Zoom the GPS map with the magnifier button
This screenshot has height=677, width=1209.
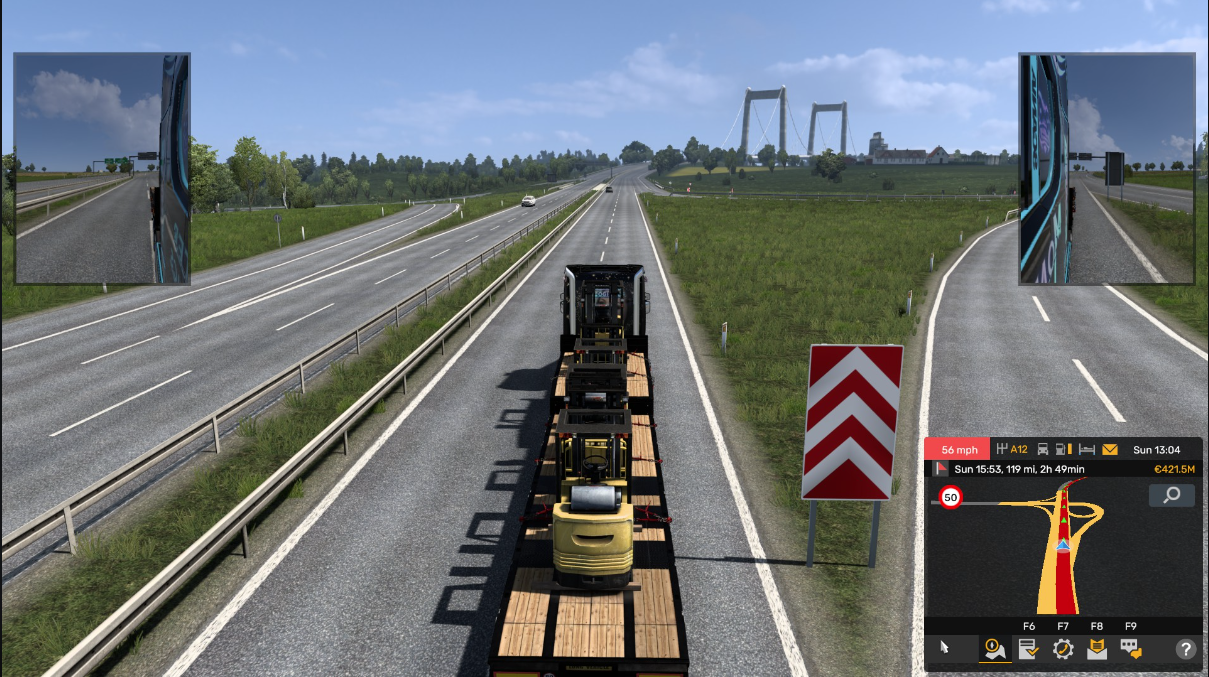[1172, 495]
